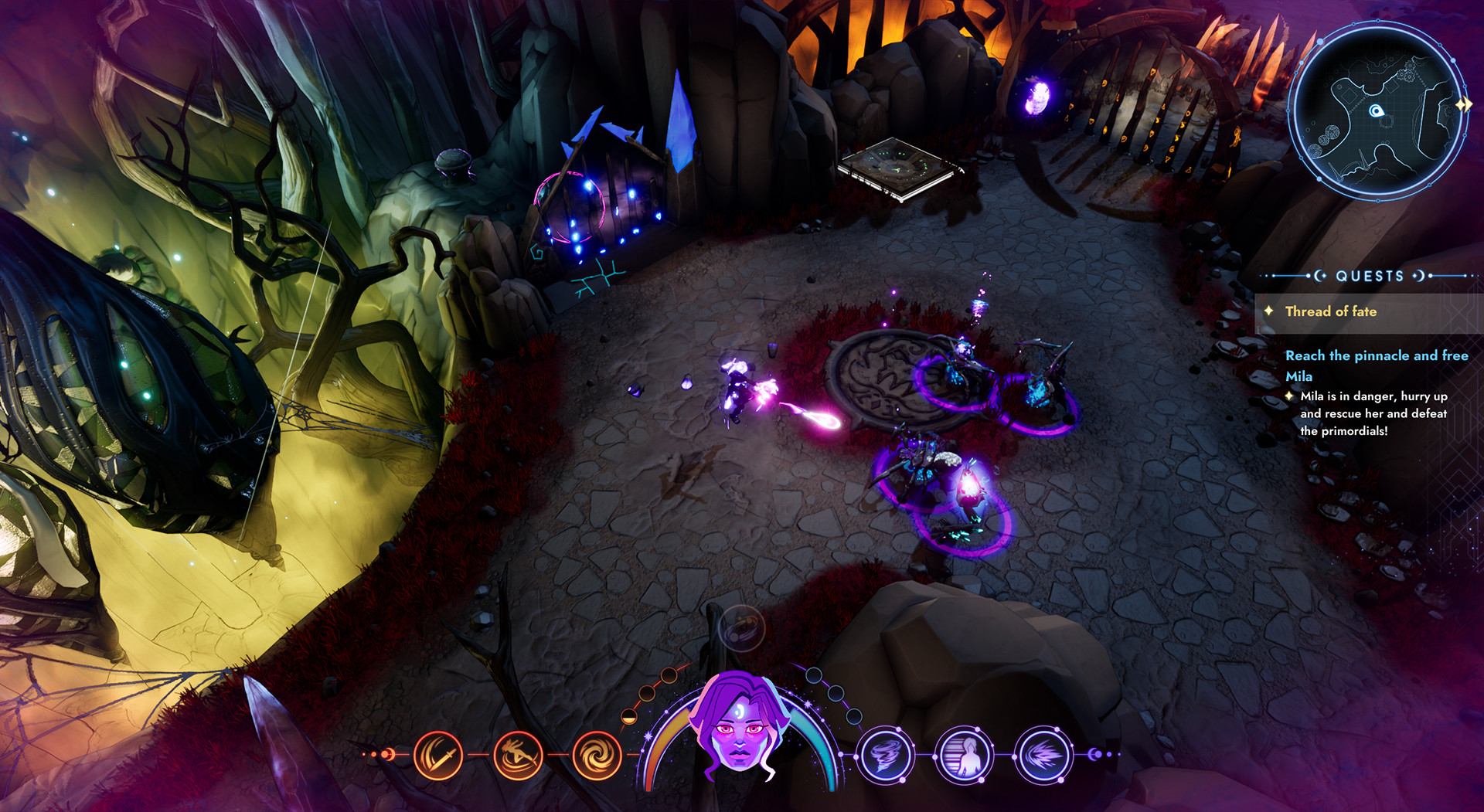Click the Reach the pinnacle objective text
Image resolution: width=1484 pixels, height=812 pixels.
pyautogui.click(x=1376, y=355)
